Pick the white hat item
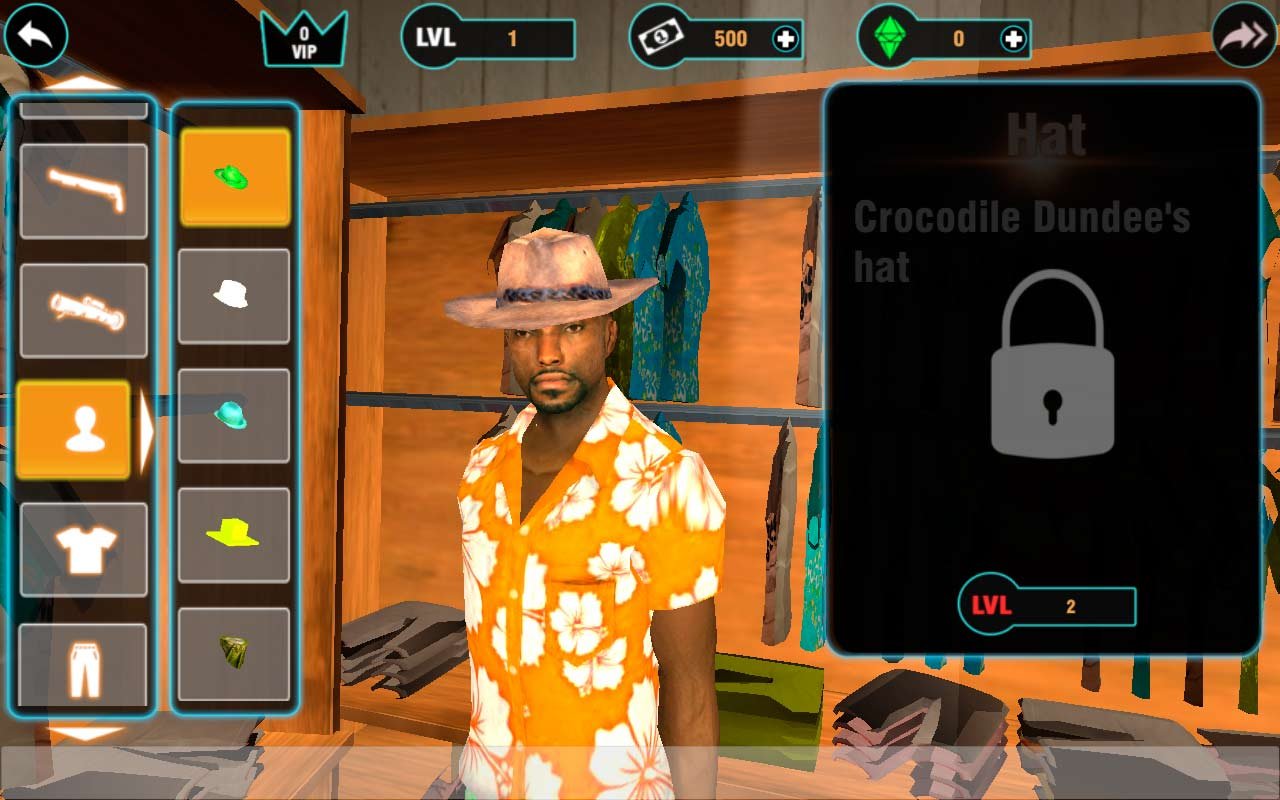 pyautogui.click(x=234, y=296)
